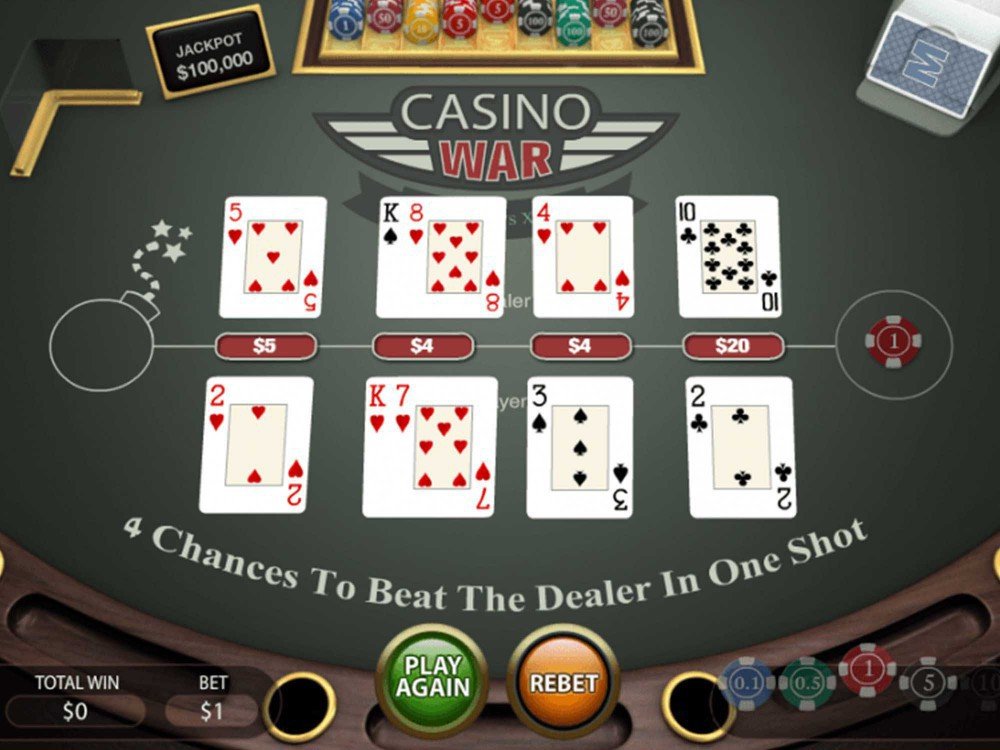Screen dimensions: 1000x750
Task: Hit the orange Rebet button
Action: [563, 682]
